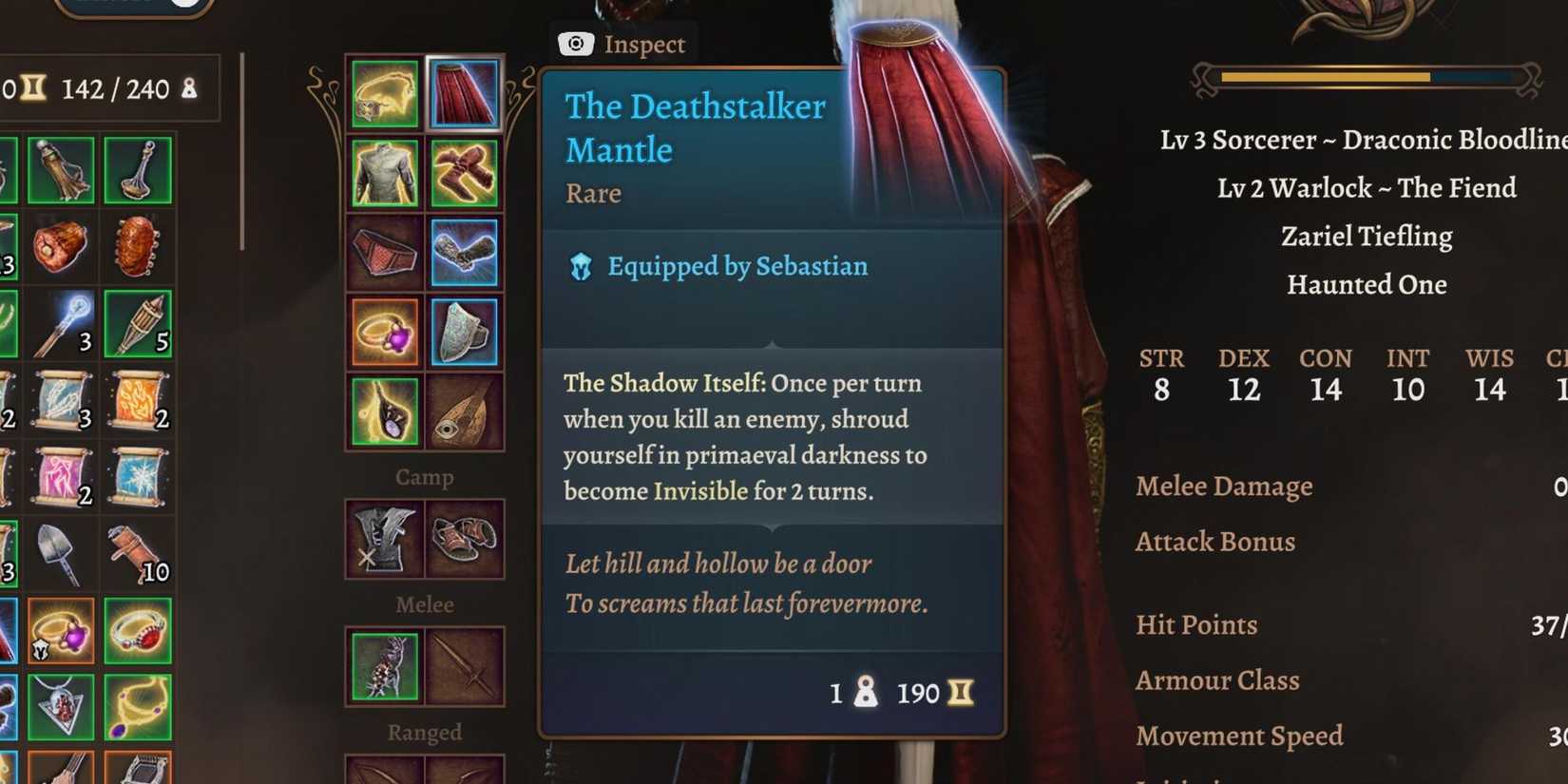This screenshot has height=784, width=1568.
Task: Open the camp clothing slot under Camp
Action: click(384, 537)
